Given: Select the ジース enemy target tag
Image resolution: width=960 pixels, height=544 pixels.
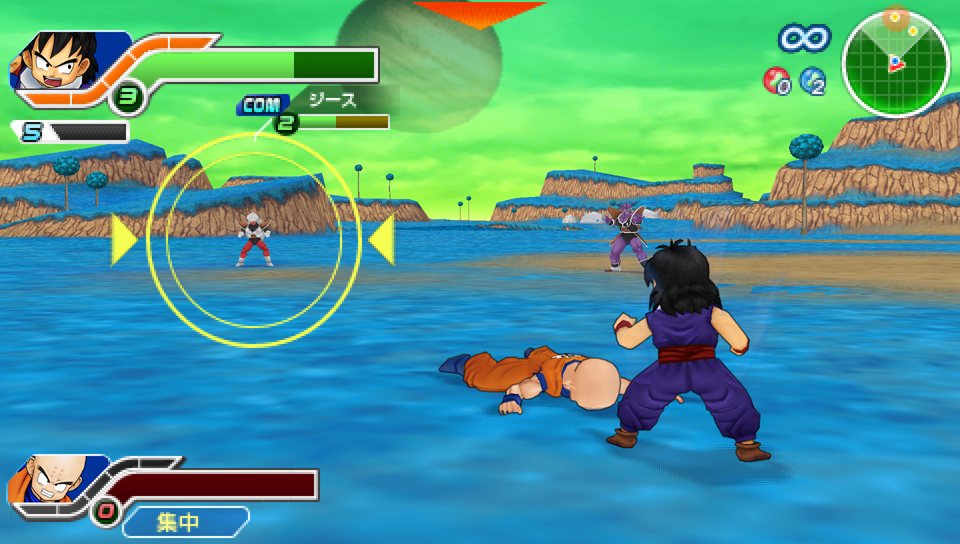Looking at the screenshot, I should pos(330,101).
